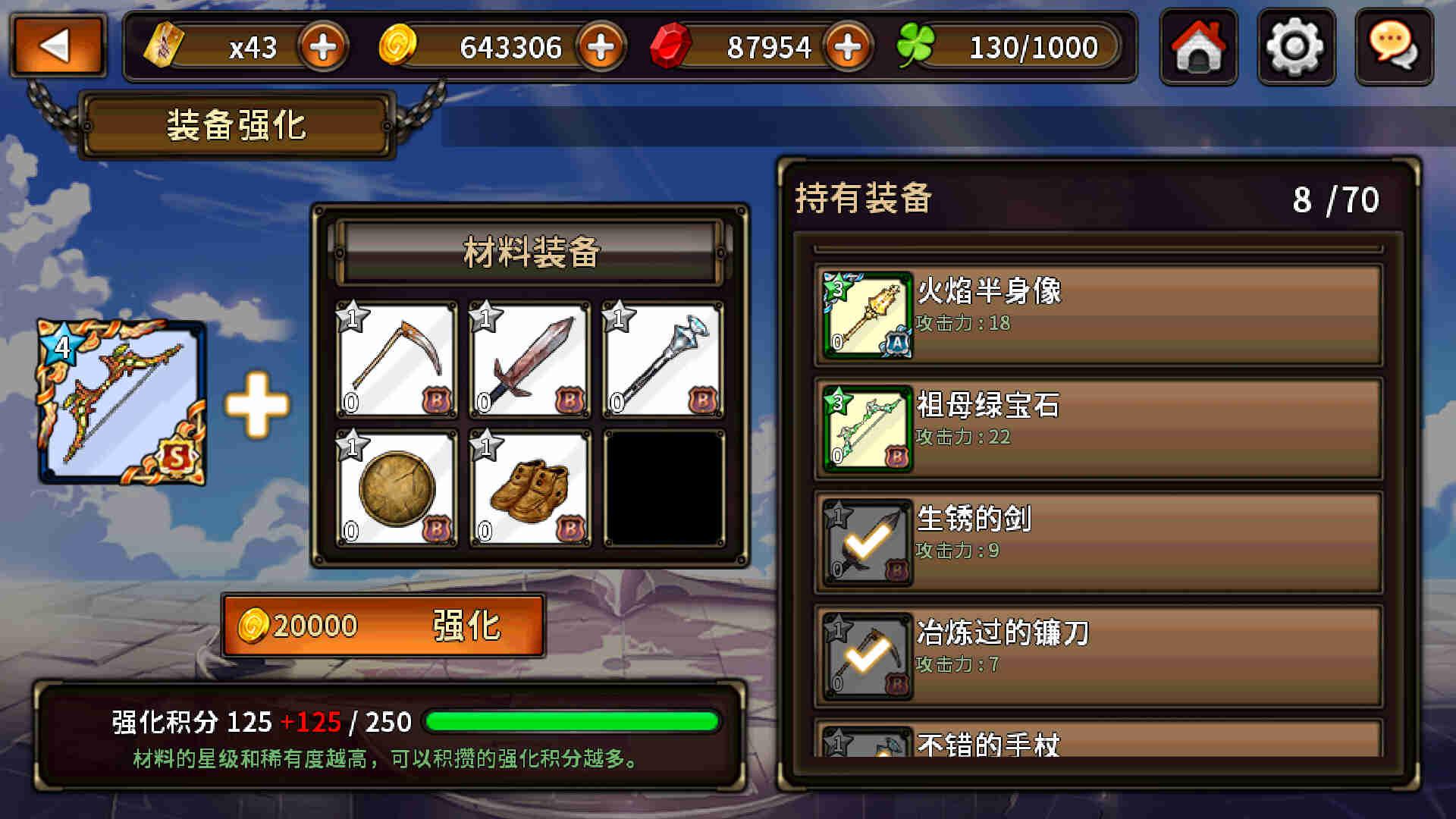The width and height of the screenshot is (1456, 819).
Task: Select the 4-star bow target equipment
Action: tap(122, 403)
